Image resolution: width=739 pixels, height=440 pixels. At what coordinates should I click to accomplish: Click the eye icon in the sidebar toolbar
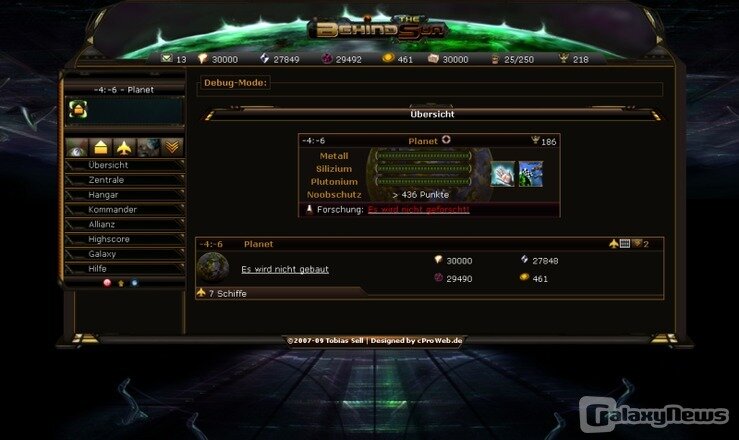[x=77, y=147]
